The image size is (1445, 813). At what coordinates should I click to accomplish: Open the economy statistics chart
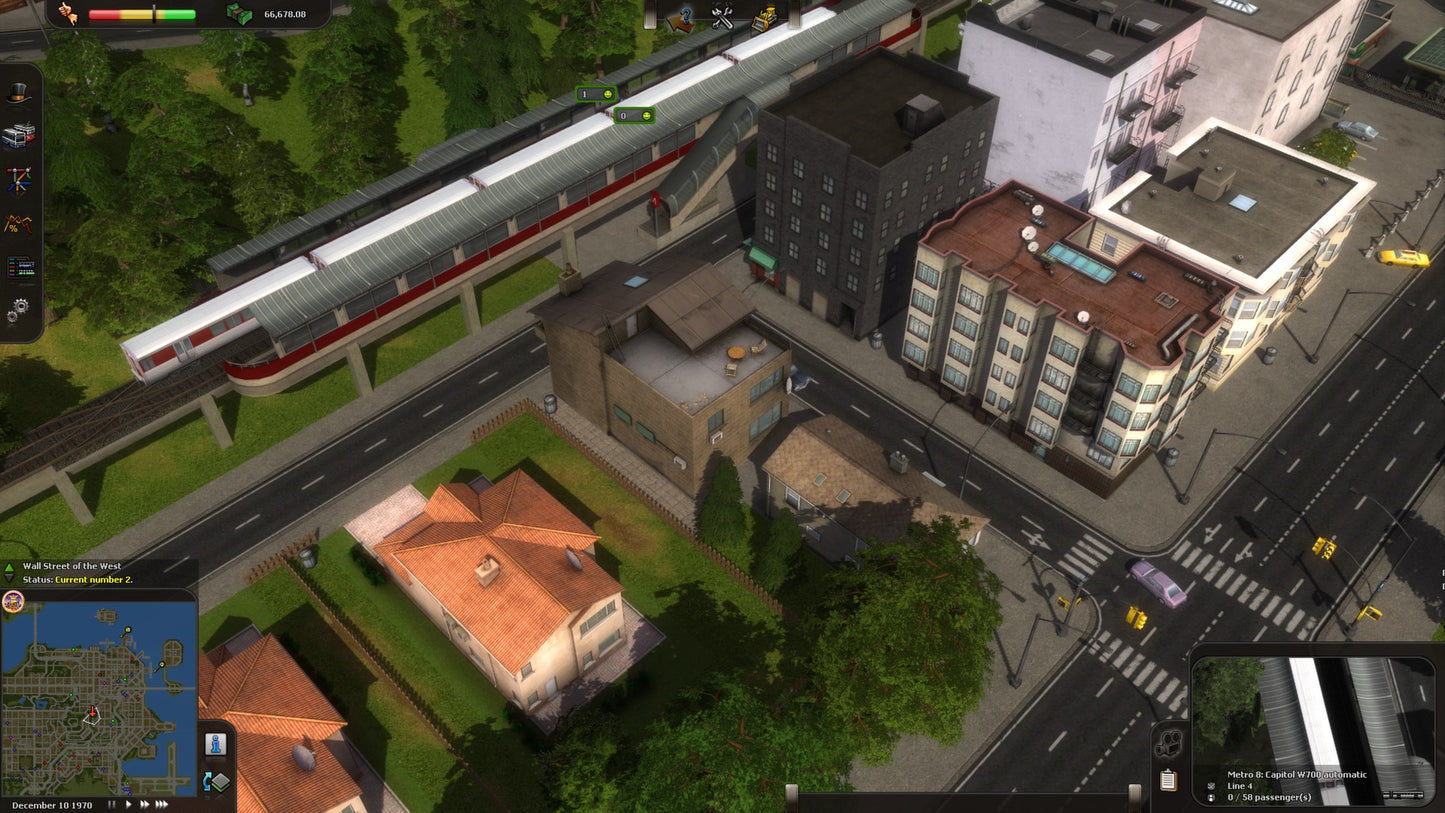coord(16,222)
